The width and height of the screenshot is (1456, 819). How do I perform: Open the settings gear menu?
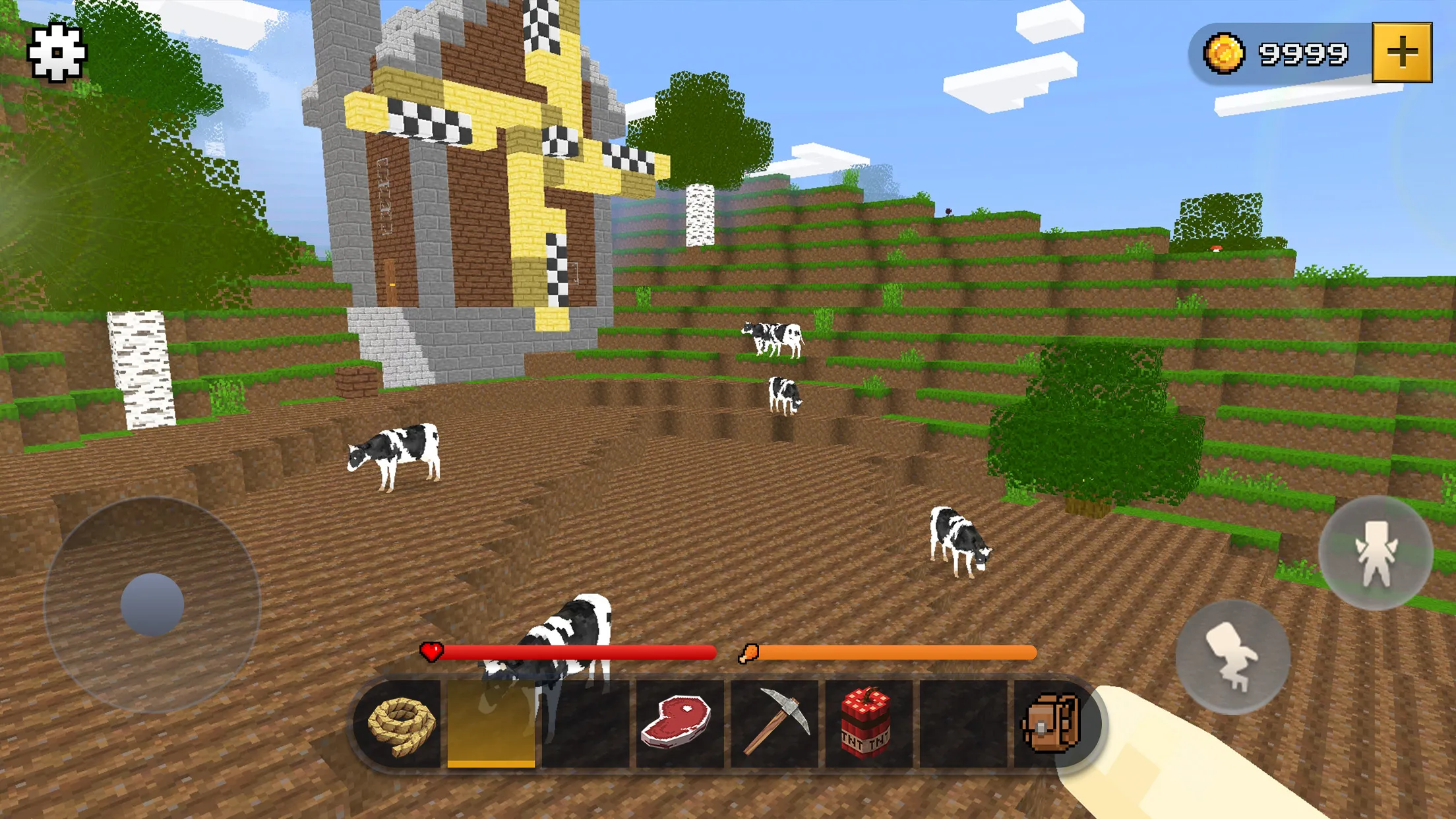pos(57,53)
